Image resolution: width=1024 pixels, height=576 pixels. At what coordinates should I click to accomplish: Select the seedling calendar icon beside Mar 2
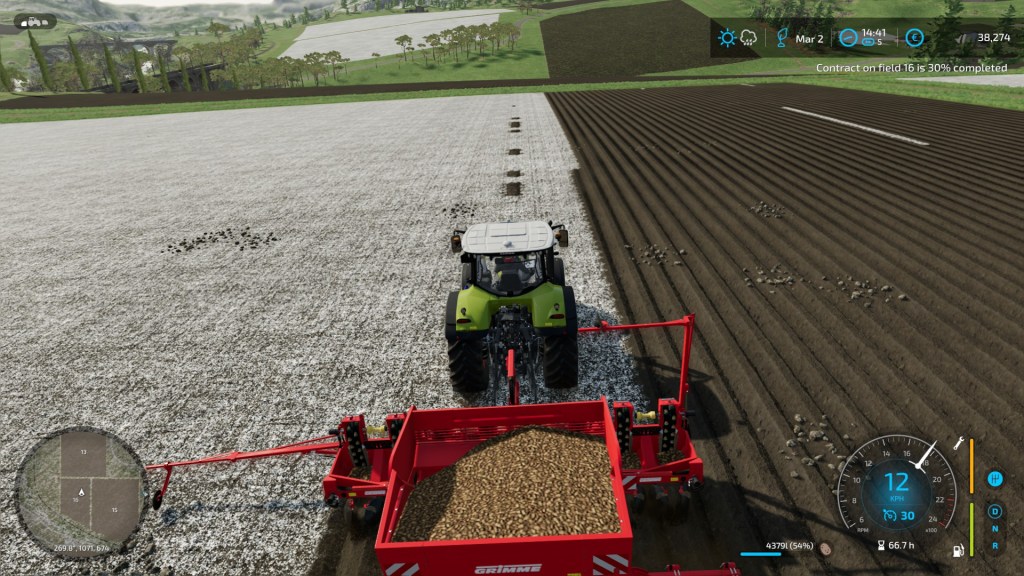[x=782, y=38]
